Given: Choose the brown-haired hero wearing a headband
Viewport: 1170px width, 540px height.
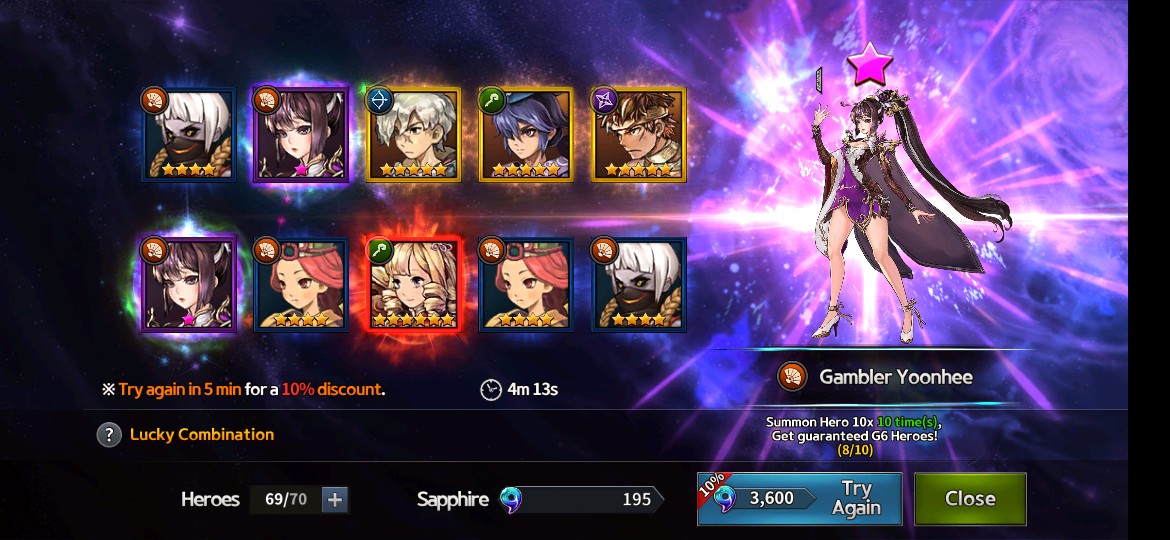Looking at the screenshot, I should pyautogui.click(x=638, y=135).
